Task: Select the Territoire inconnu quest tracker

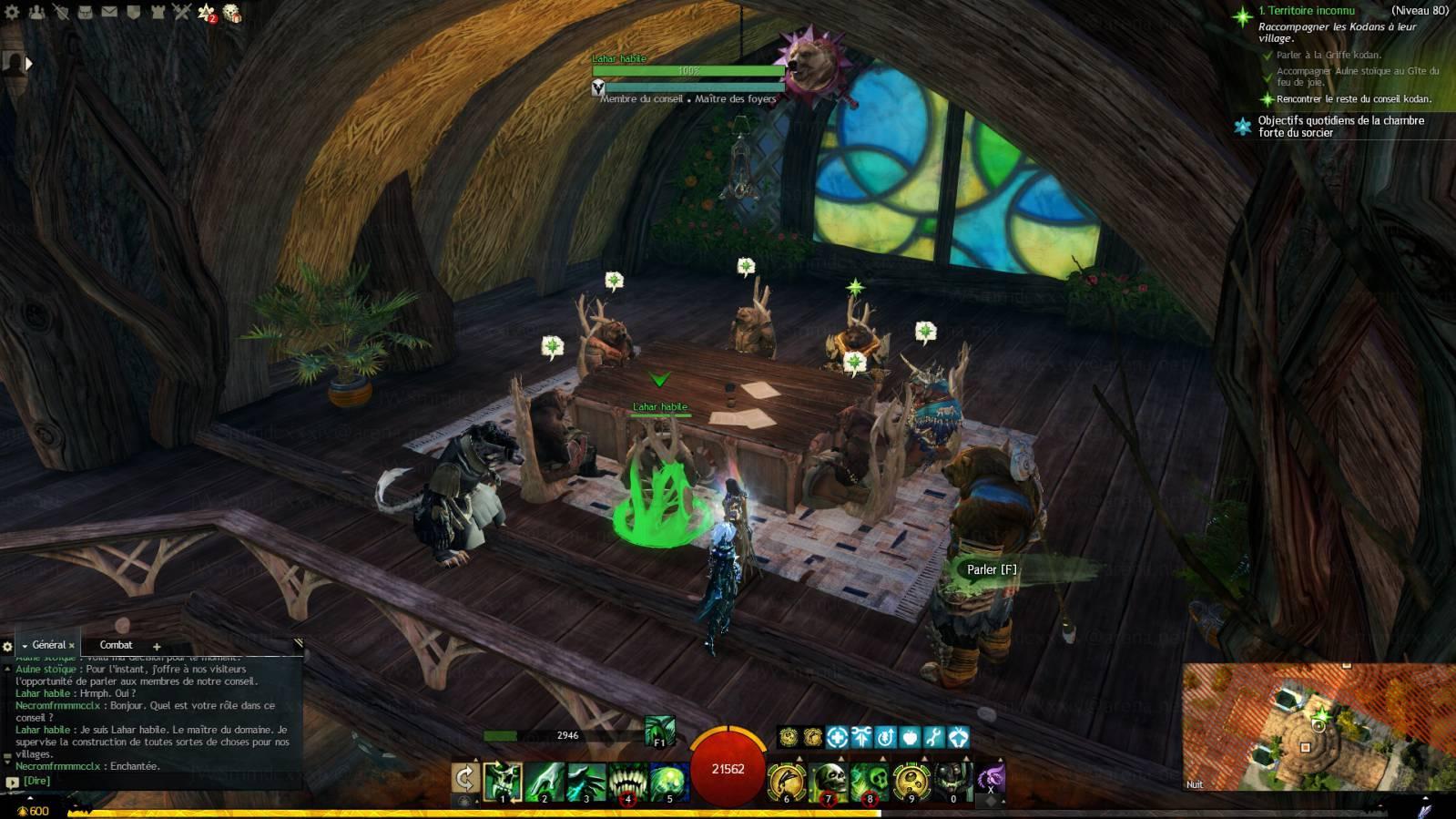Action: (1306, 11)
